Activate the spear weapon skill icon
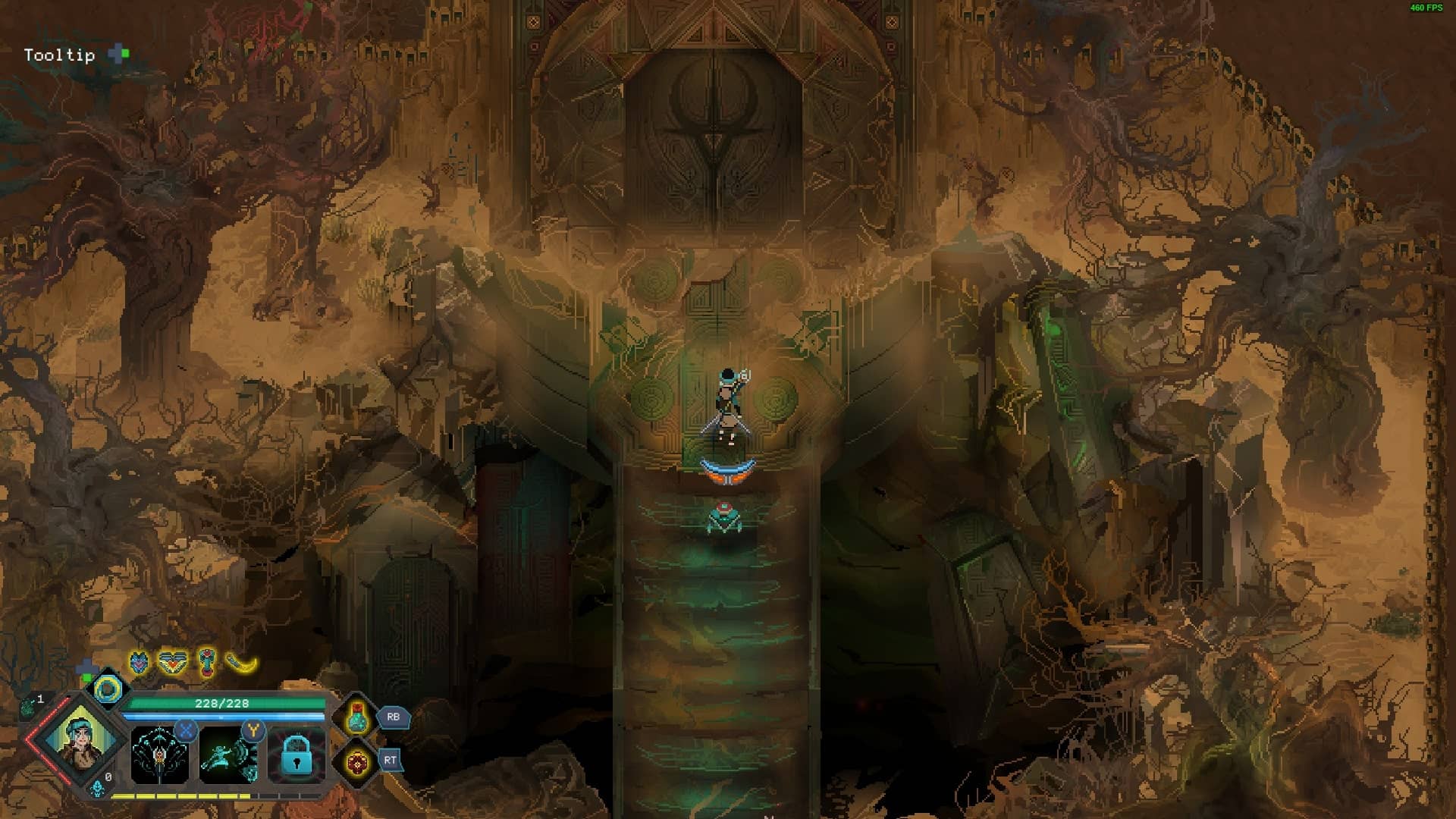The height and width of the screenshot is (819, 1456). click(159, 755)
